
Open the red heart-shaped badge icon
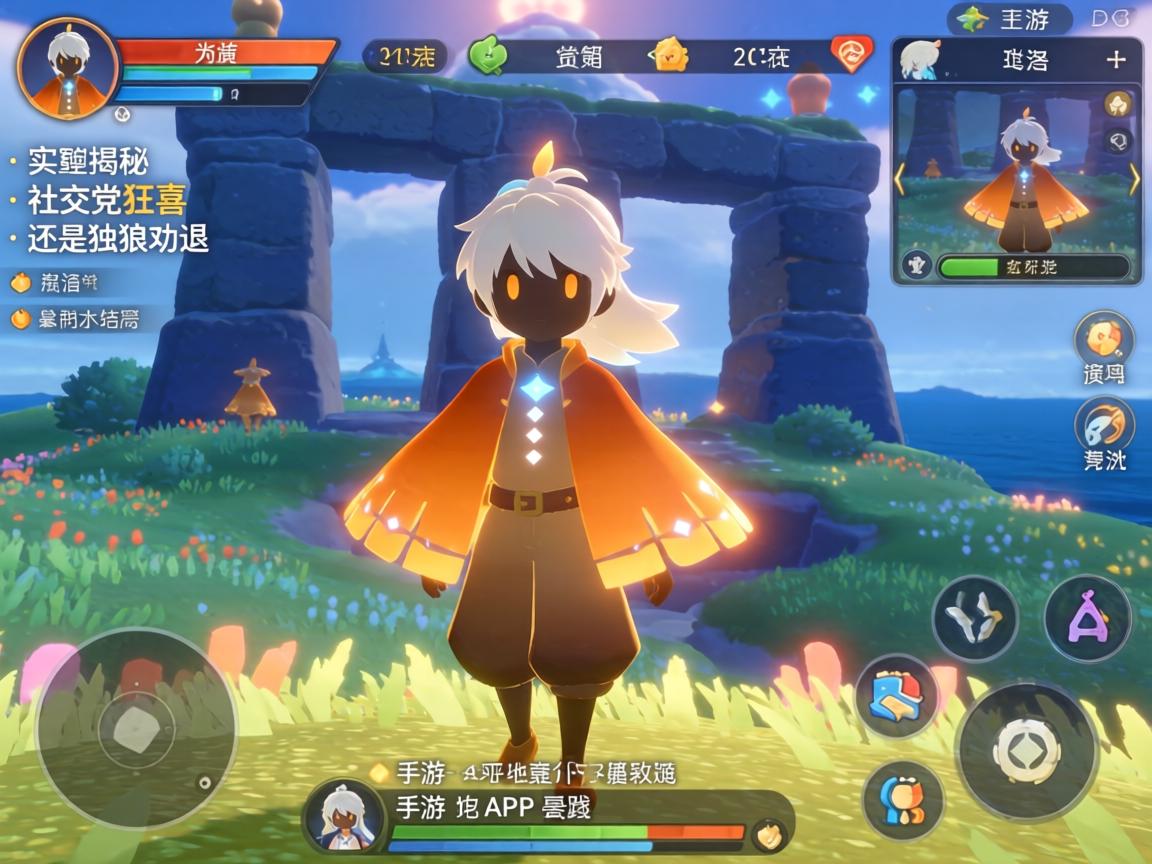tap(852, 54)
